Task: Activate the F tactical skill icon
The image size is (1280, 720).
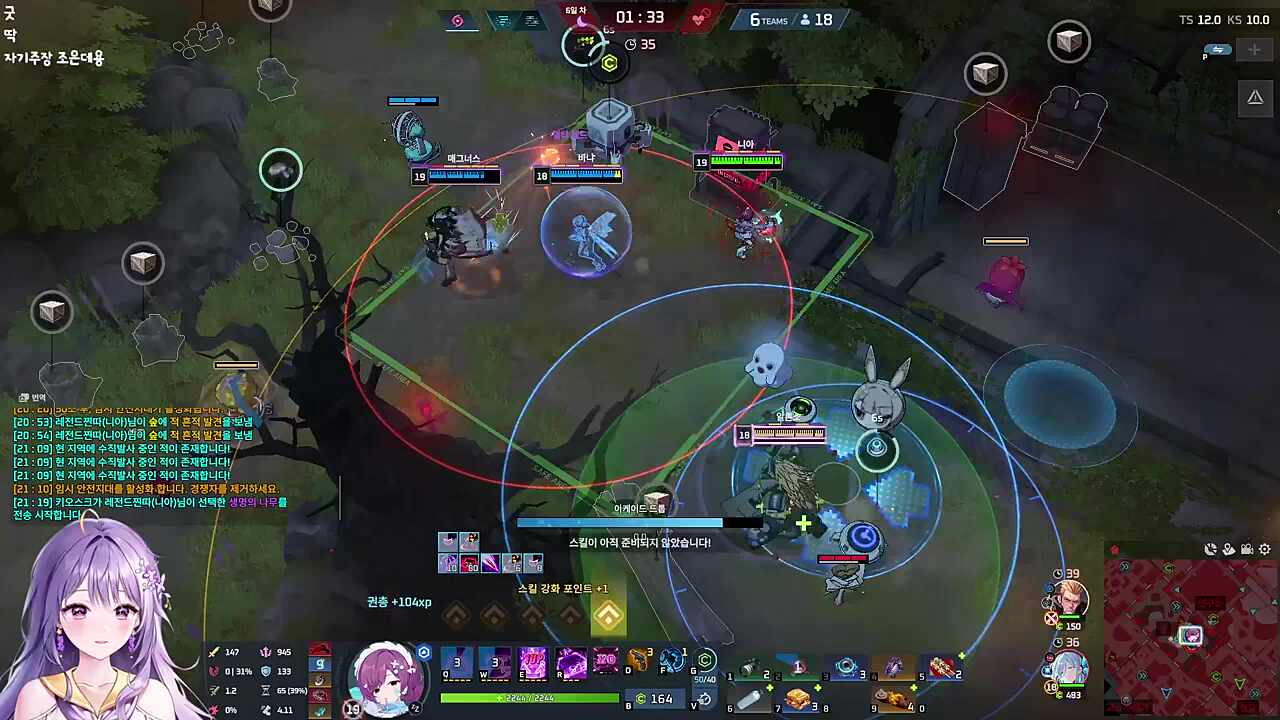Action: click(673, 661)
